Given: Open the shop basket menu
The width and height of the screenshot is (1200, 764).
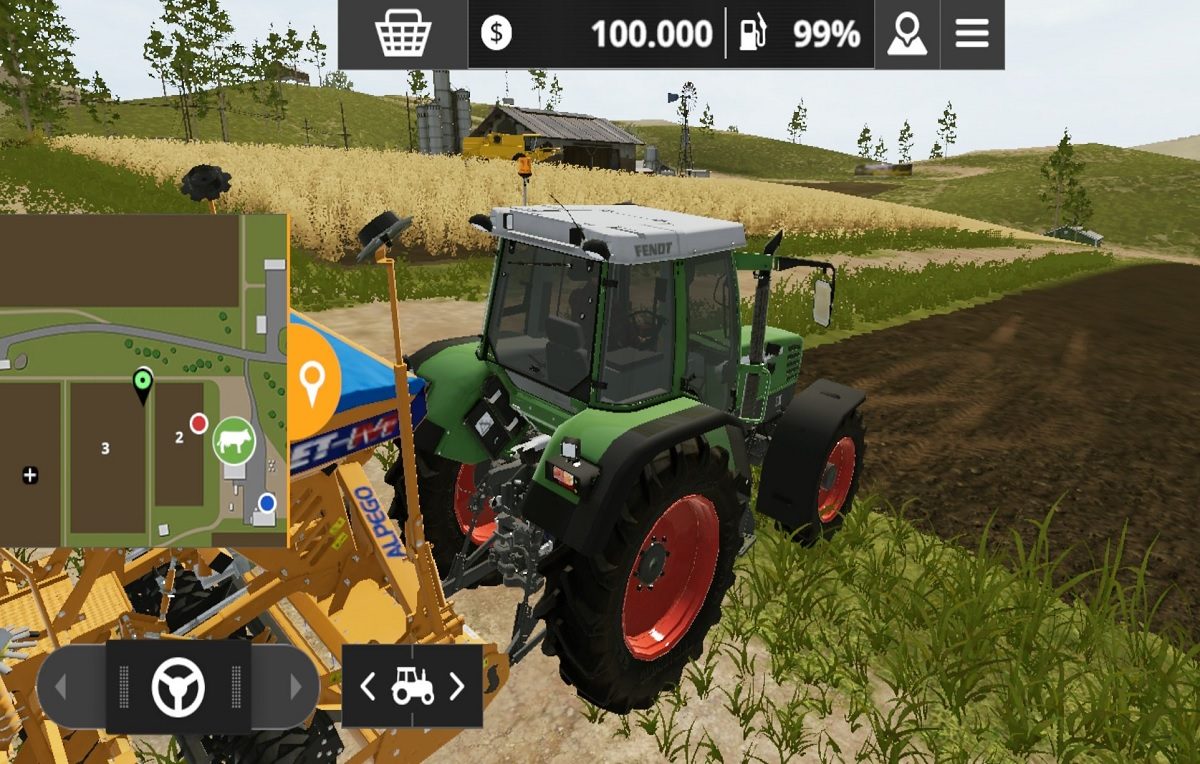Looking at the screenshot, I should click(403, 34).
